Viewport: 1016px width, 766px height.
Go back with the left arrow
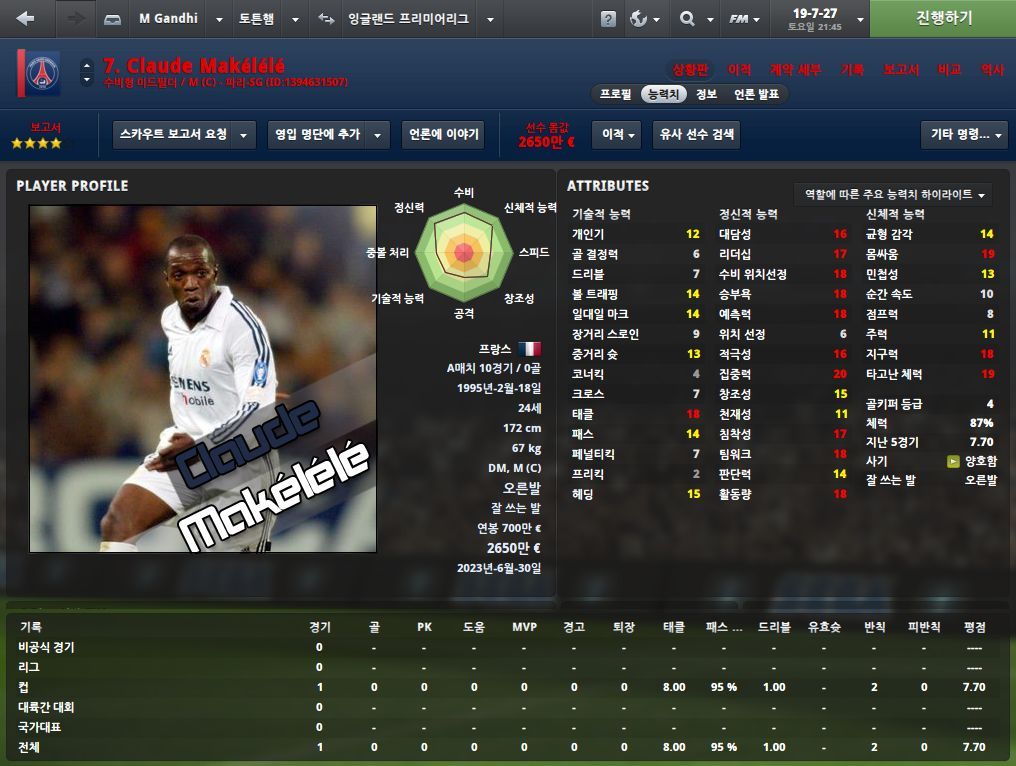pyautogui.click(x=26, y=19)
